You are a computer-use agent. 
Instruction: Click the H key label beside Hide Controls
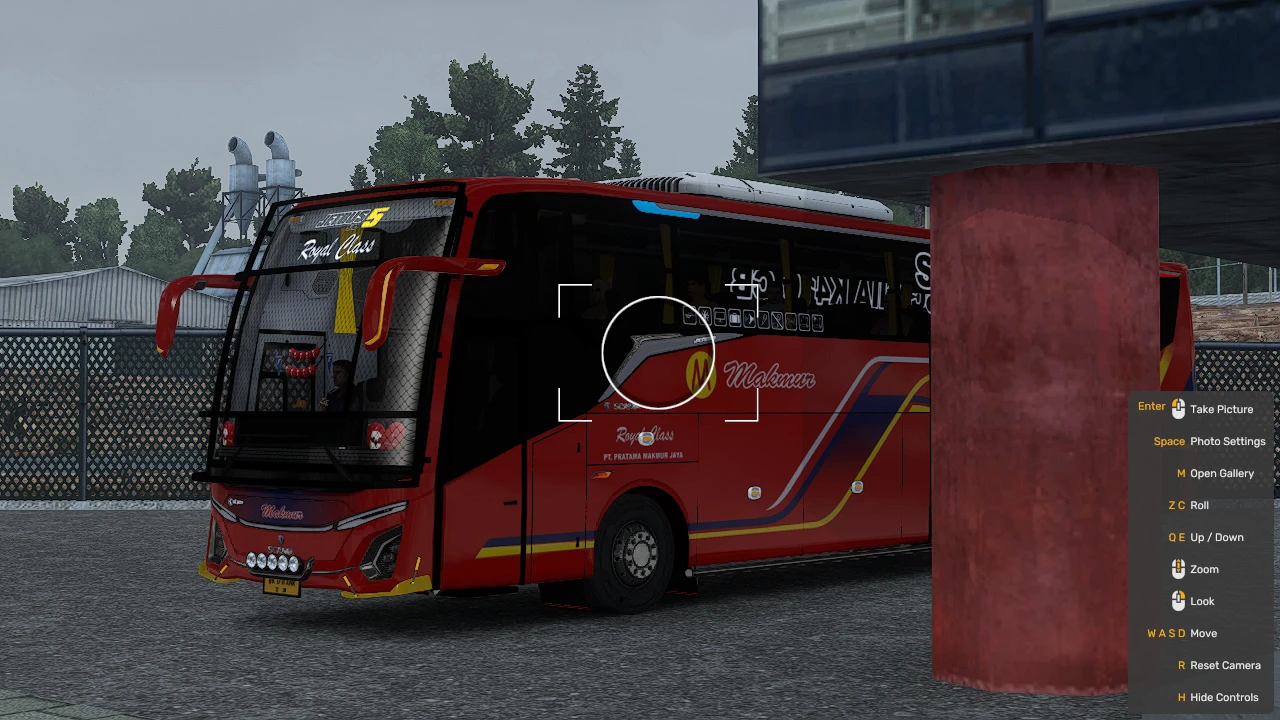click(x=1180, y=697)
